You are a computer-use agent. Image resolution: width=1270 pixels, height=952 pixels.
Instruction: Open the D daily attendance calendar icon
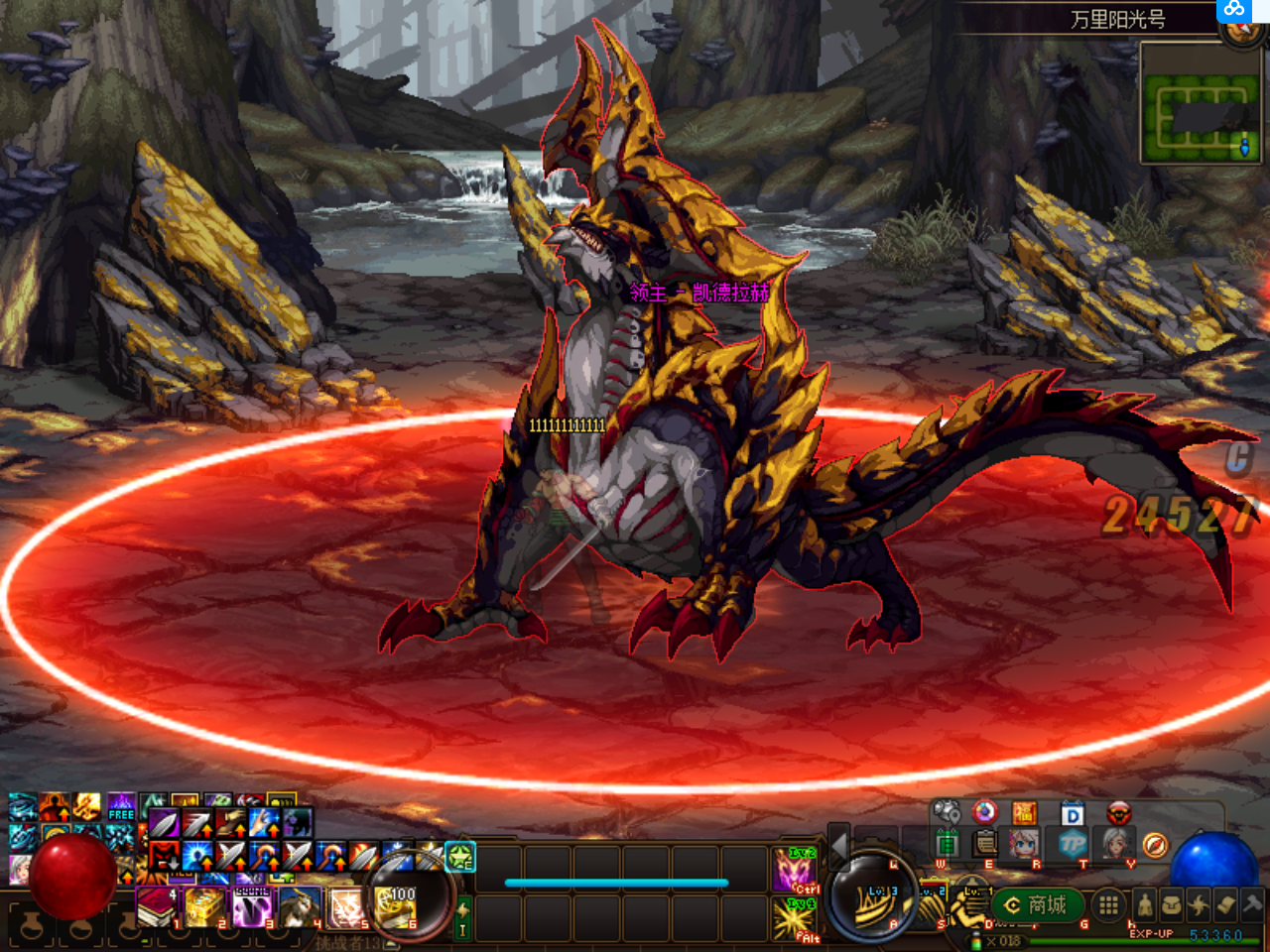tap(1073, 812)
